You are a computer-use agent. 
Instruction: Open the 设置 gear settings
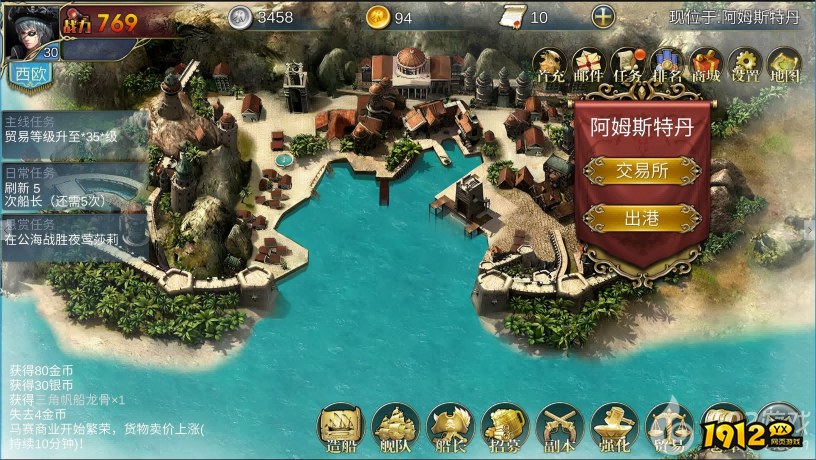coord(746,65)
